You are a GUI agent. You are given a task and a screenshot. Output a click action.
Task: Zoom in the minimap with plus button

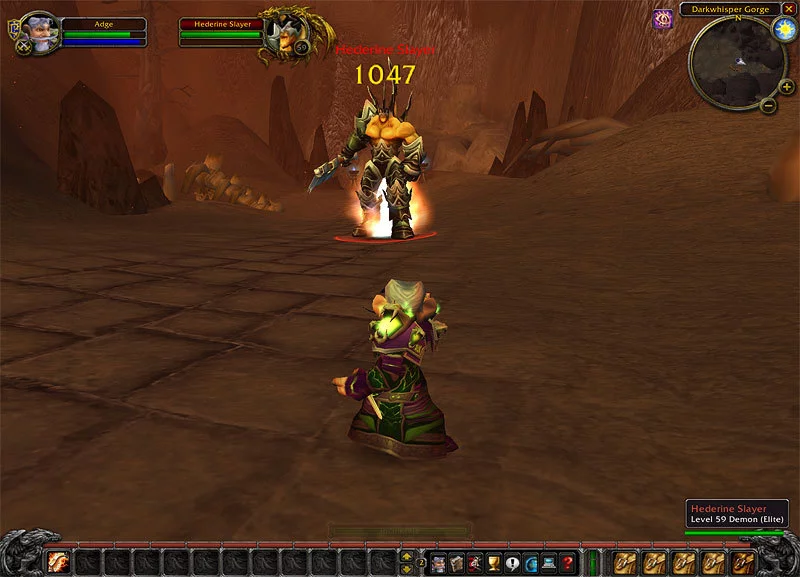click(786, 86)
